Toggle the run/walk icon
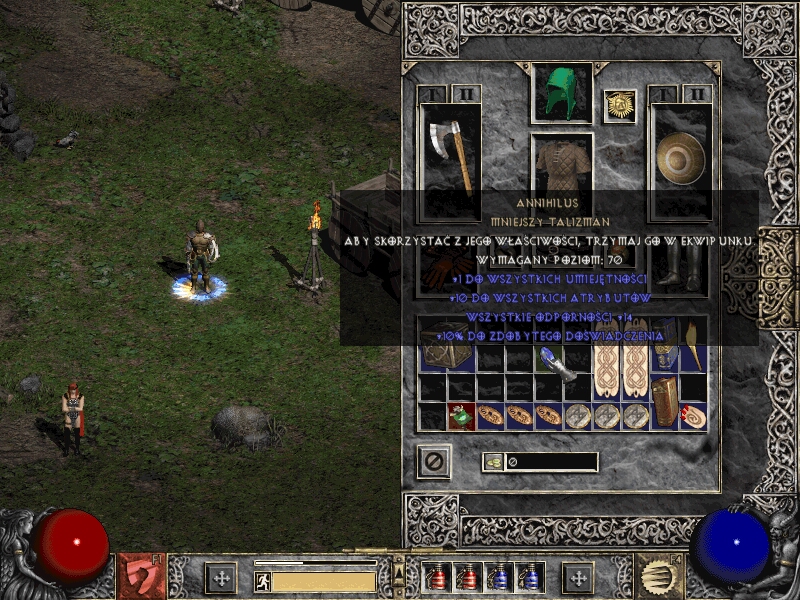Viewport: 800px width, 600px height. [263, 581]
